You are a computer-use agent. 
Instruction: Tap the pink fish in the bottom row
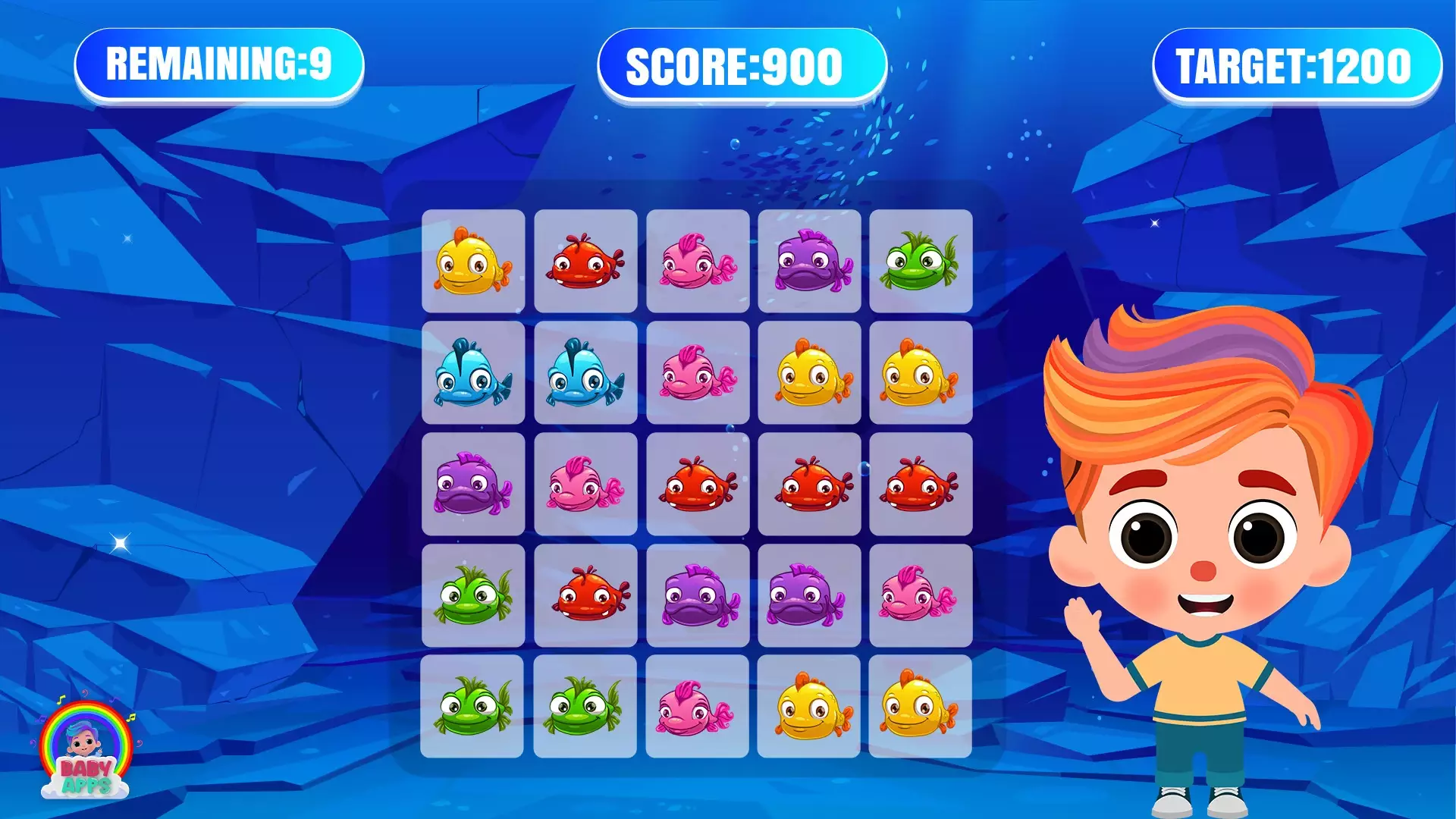coord(698,709)
